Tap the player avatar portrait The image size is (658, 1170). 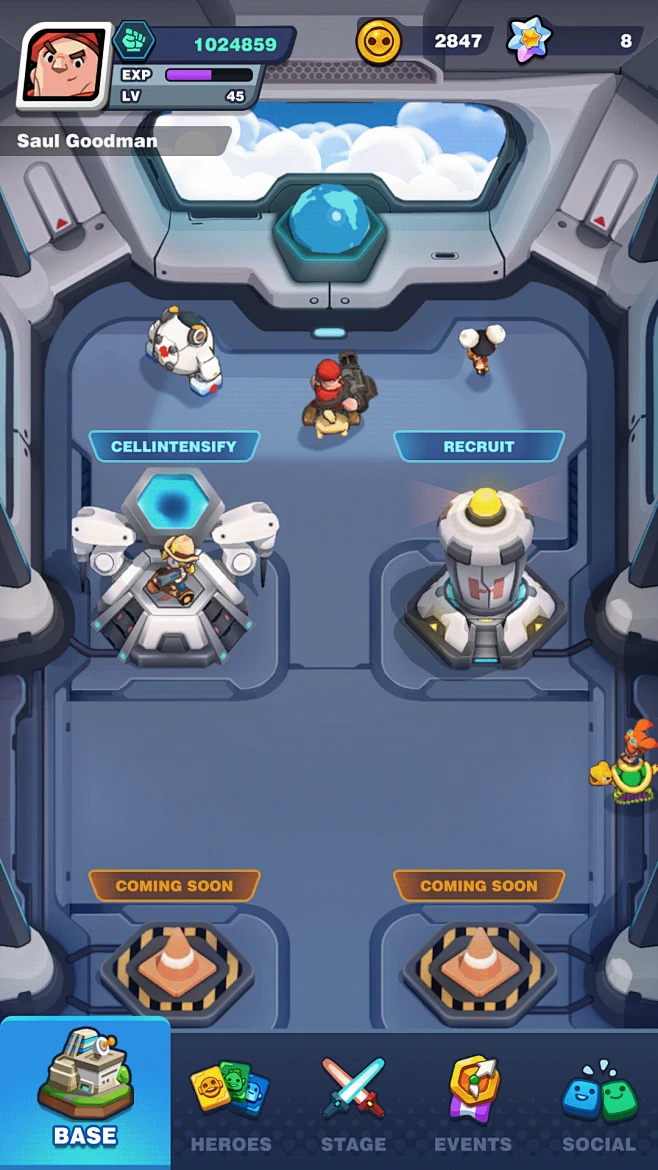coord(62,65)
